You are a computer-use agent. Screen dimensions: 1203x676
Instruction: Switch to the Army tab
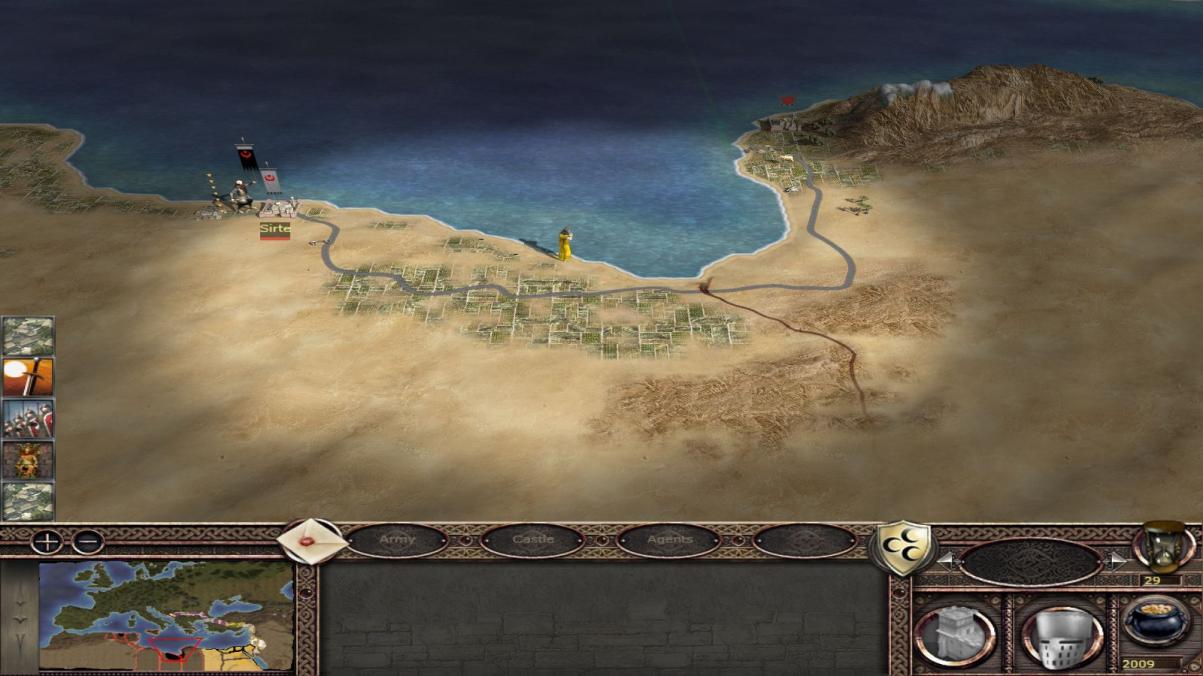(397, 540)
